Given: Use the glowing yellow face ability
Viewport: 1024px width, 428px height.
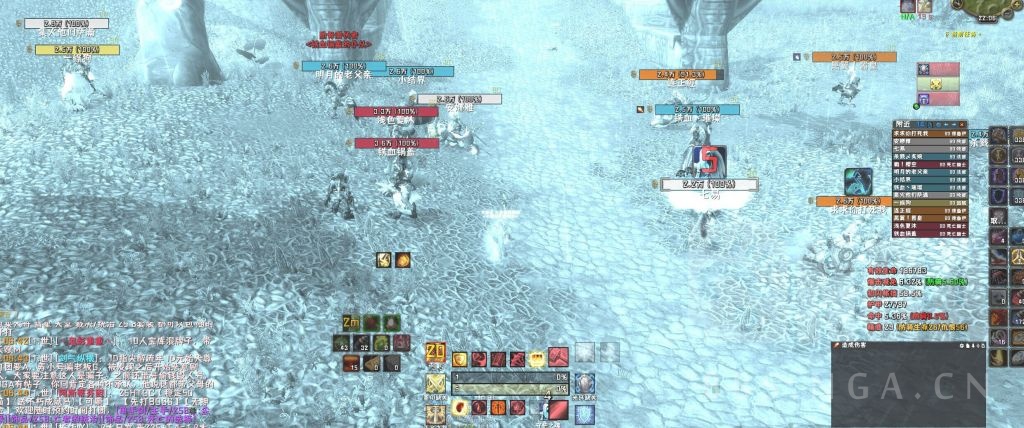Looking at the screenshot, I should (537, 359).
